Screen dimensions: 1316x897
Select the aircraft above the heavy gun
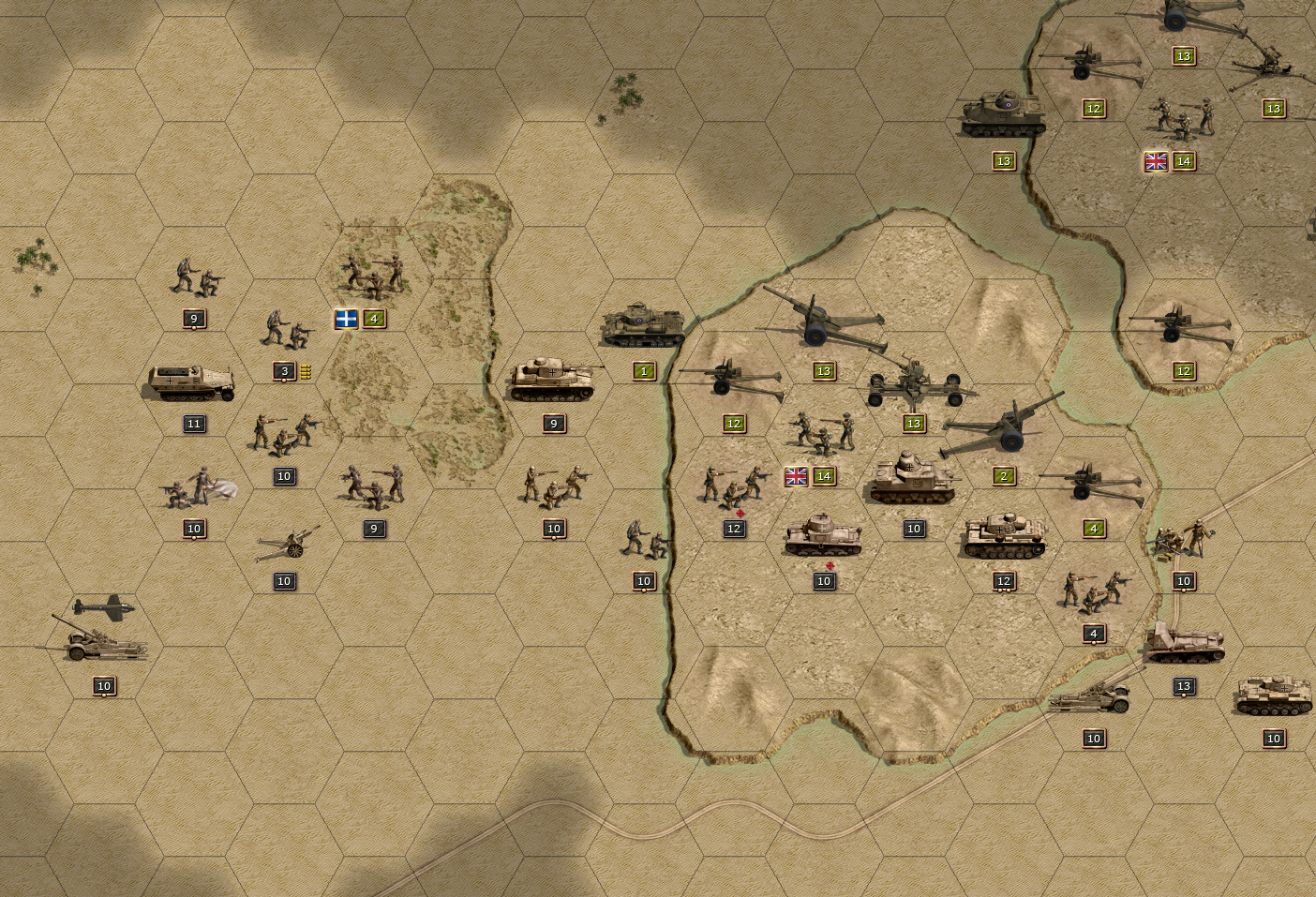click(105, 607)
